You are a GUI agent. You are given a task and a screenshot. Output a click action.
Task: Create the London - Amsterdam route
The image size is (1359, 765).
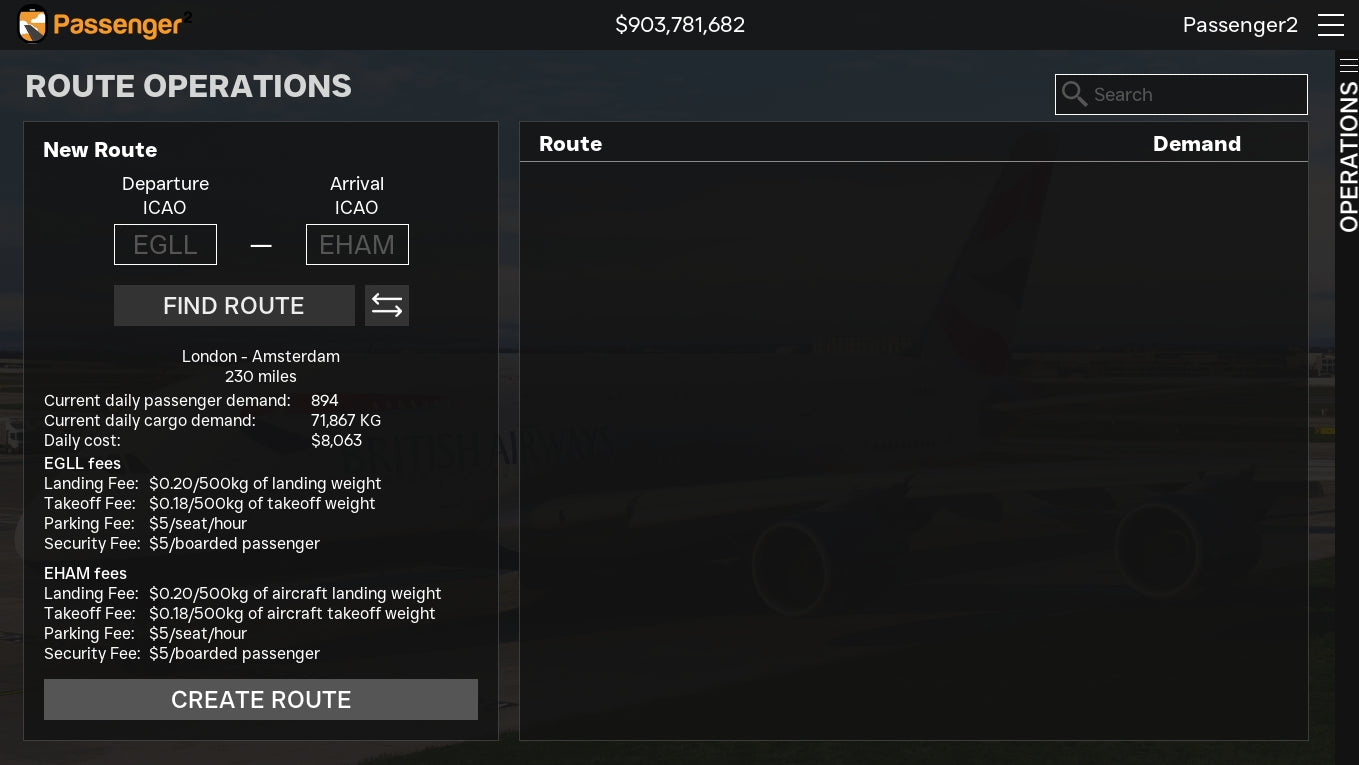pos(261,700)
